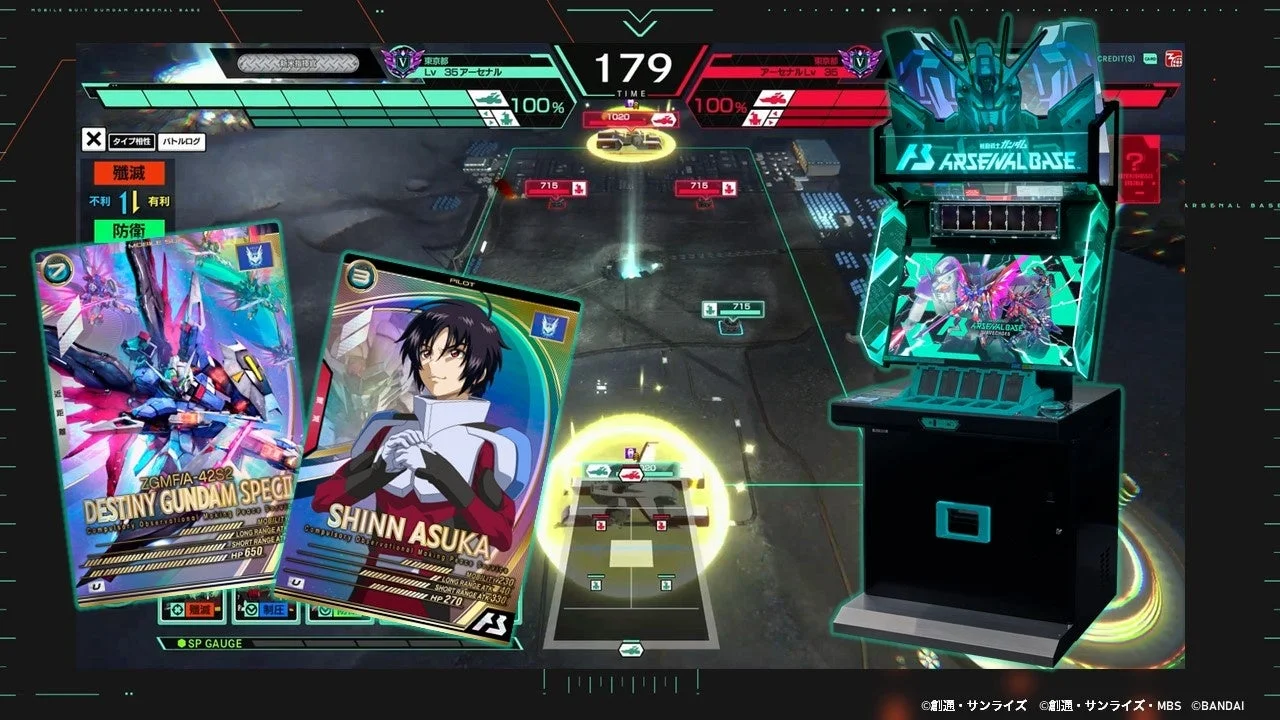Toggle the green 防衛 type label
This screenshot has width=1280, height=720.
click(x=128, y=230)
